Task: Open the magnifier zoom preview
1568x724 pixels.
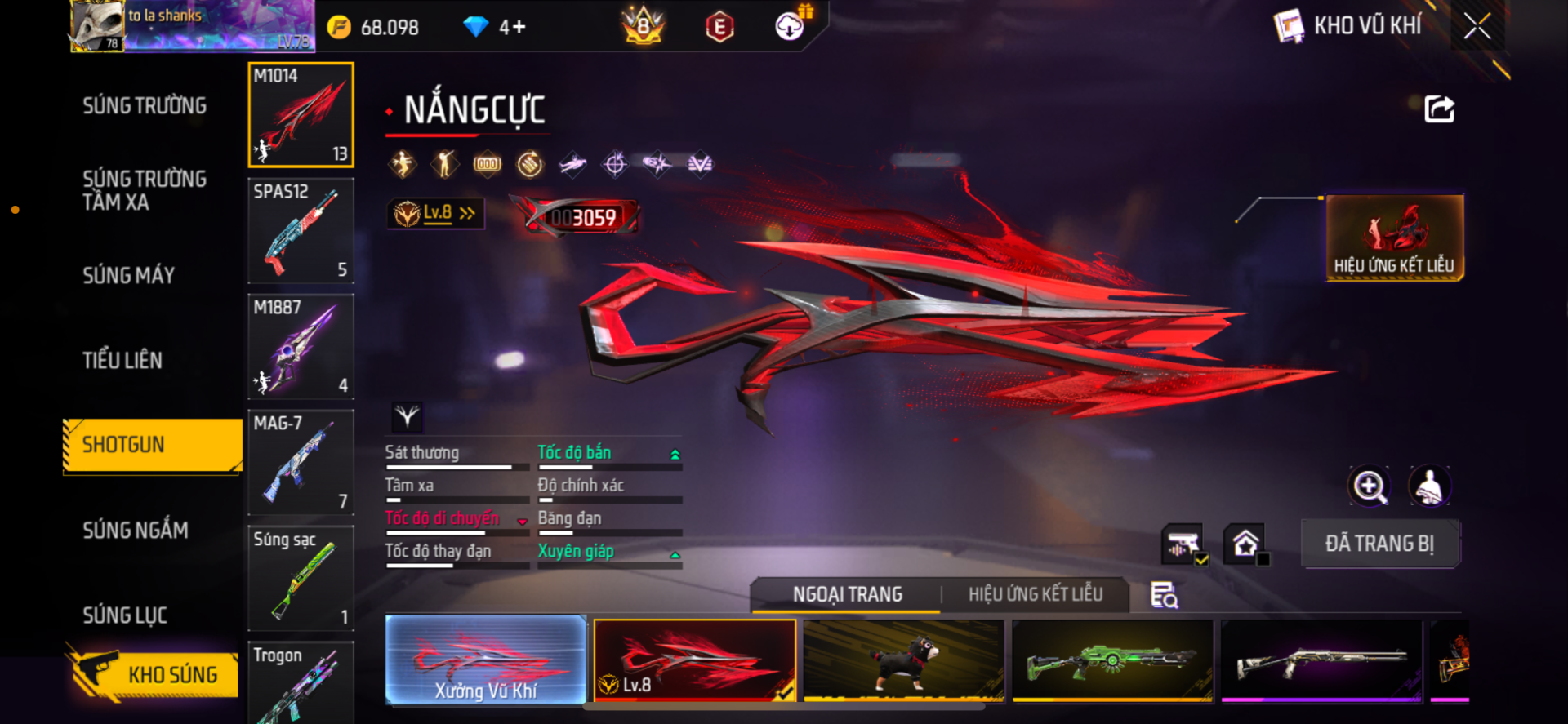Action: click(1369, 486)
